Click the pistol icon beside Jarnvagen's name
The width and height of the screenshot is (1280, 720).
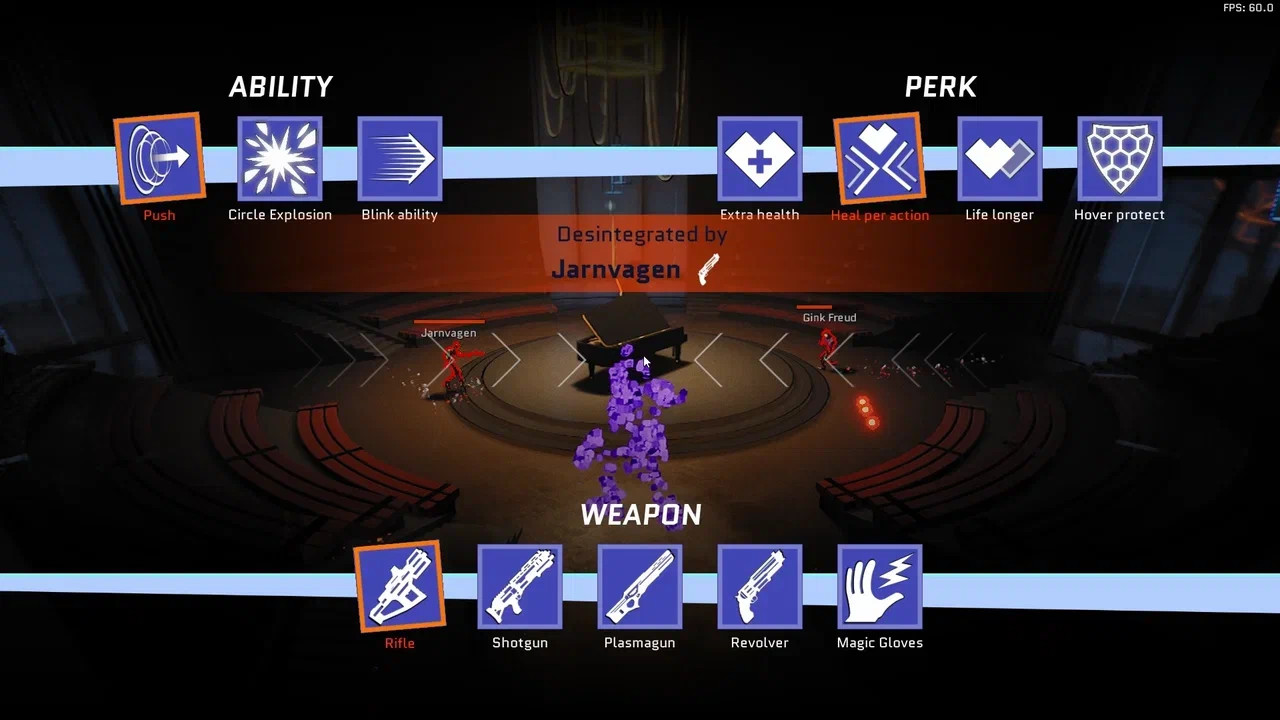[x=708, y=268]
